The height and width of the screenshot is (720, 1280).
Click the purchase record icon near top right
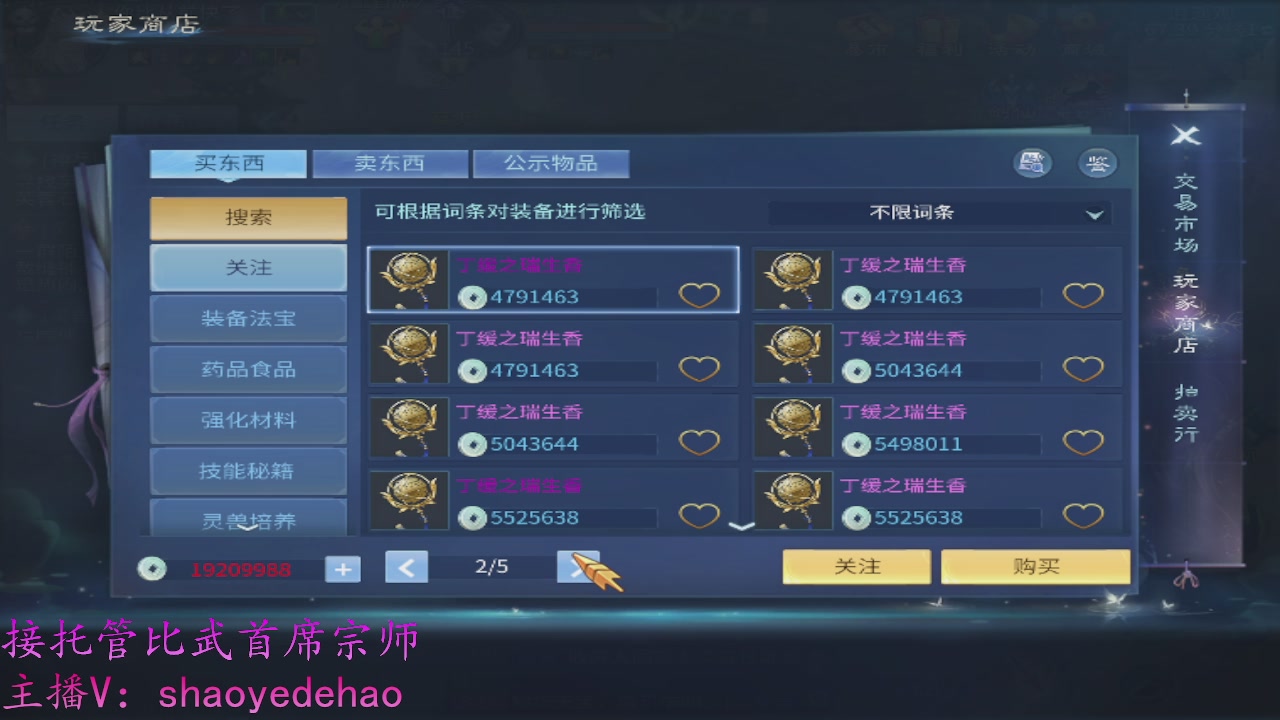[x=1034, y=162]
